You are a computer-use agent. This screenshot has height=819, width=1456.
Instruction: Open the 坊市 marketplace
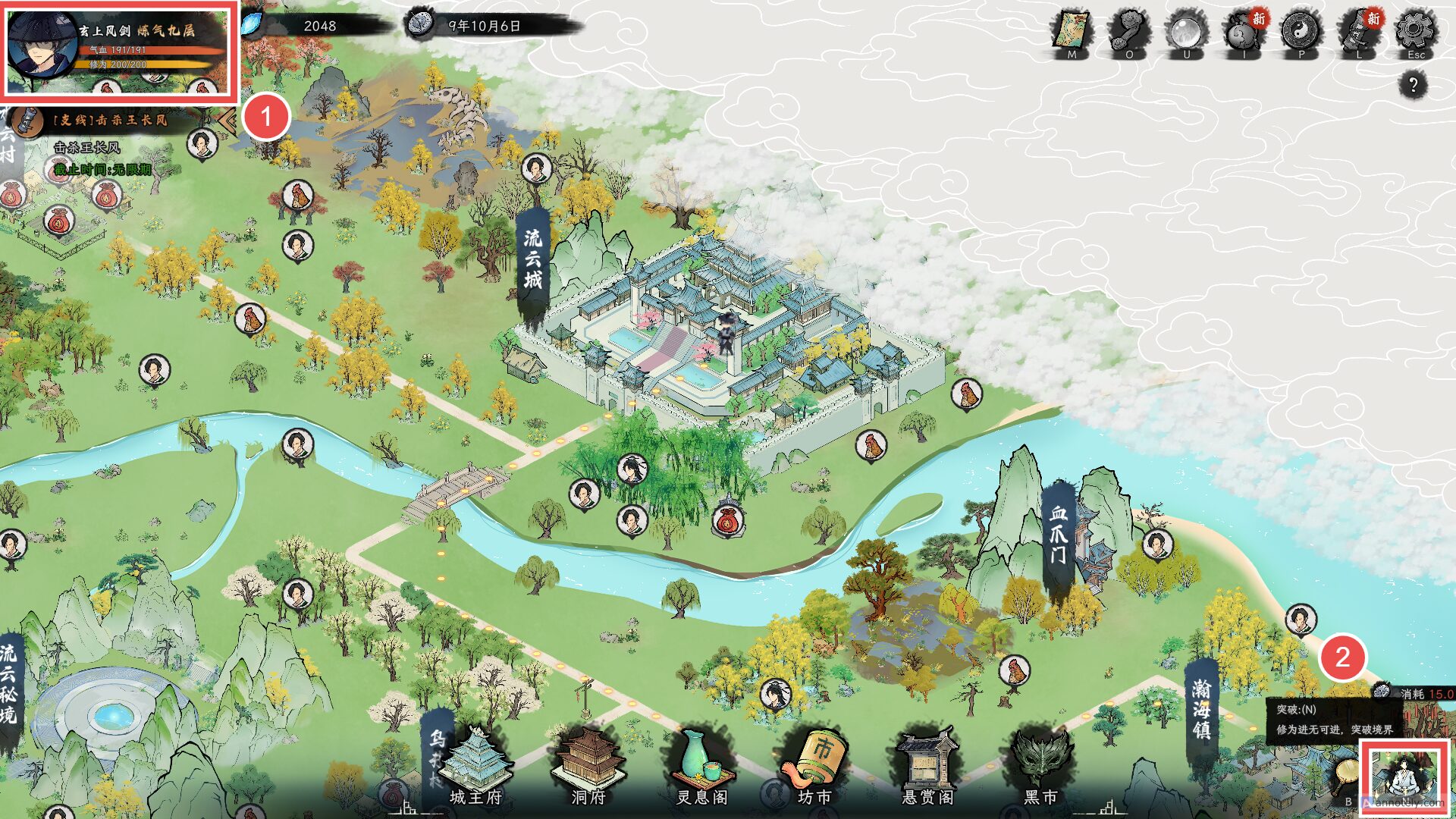[x=815, y=766]
